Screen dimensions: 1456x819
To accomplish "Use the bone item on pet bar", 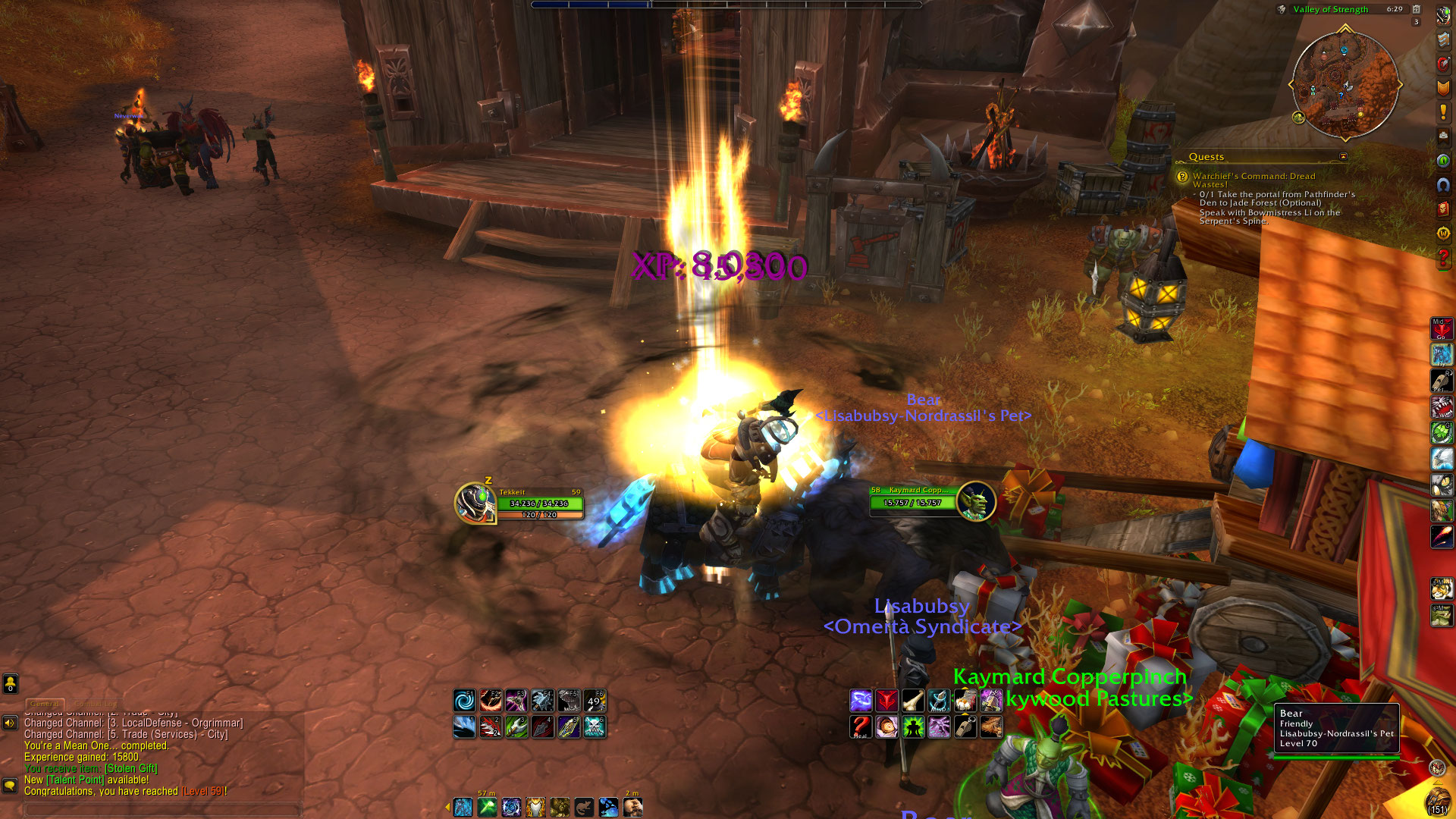I will point(912,700).
